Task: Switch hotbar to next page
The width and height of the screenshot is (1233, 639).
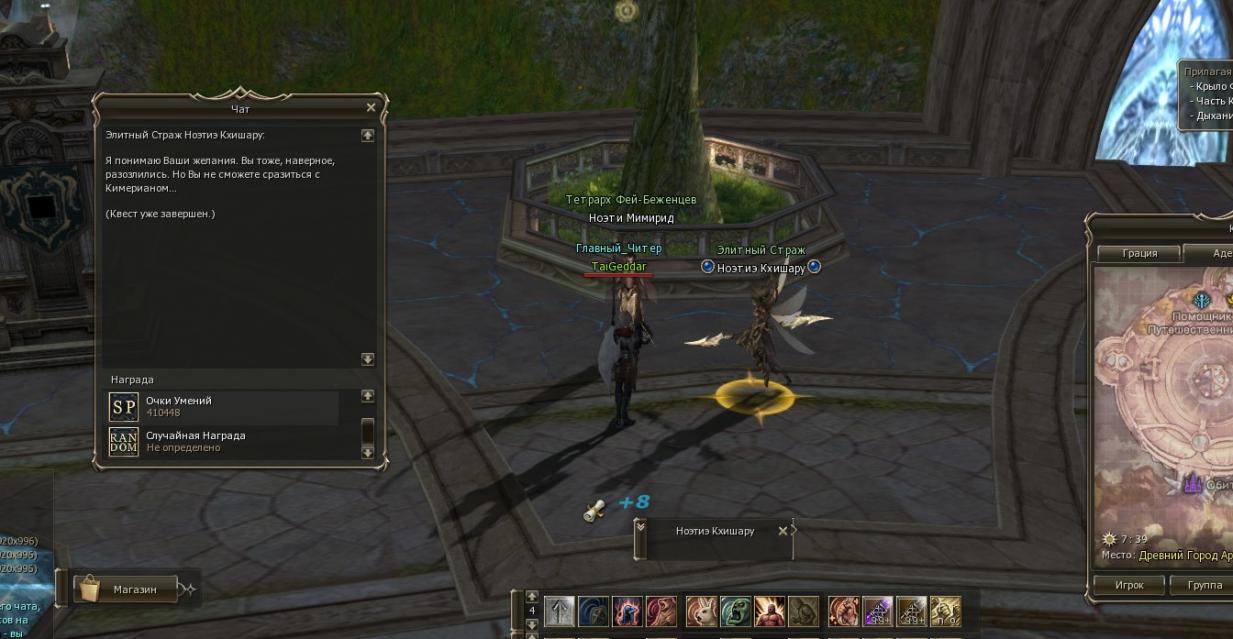Action: (531, 624)
